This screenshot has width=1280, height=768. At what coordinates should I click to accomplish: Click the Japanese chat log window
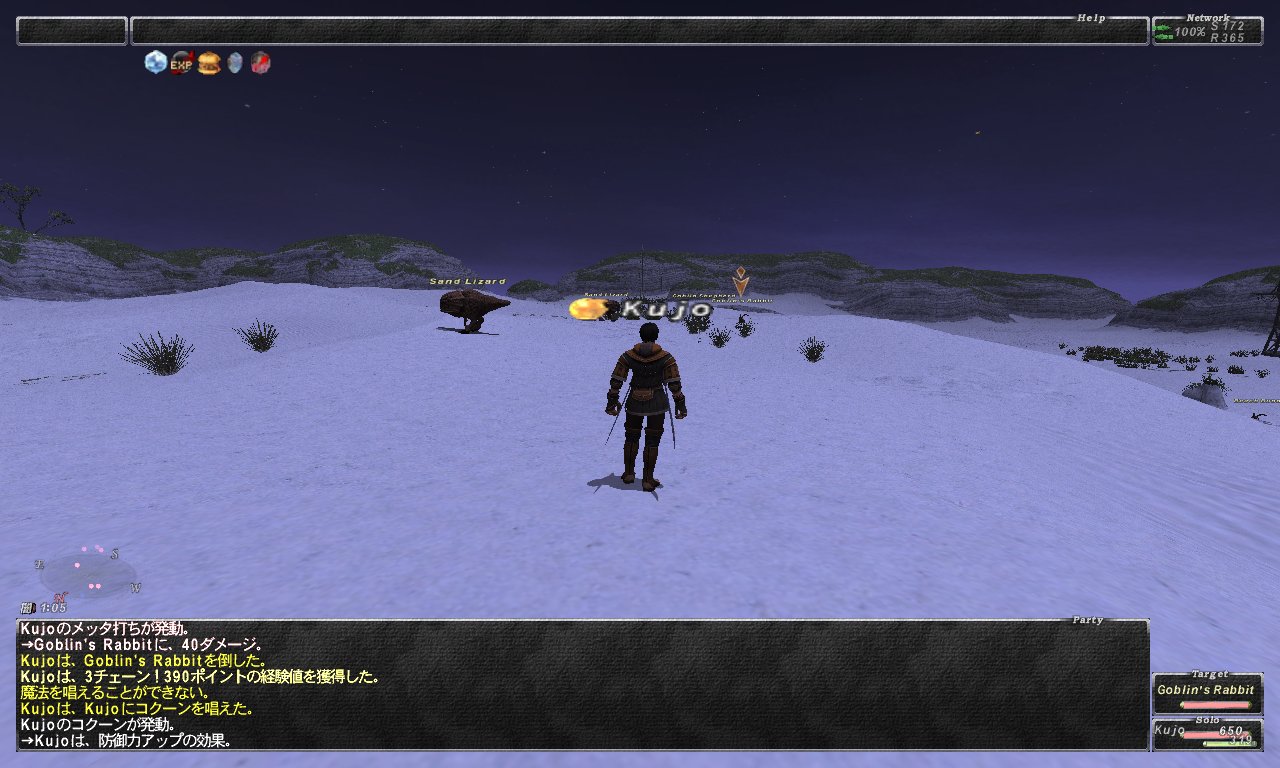point(582,685)
